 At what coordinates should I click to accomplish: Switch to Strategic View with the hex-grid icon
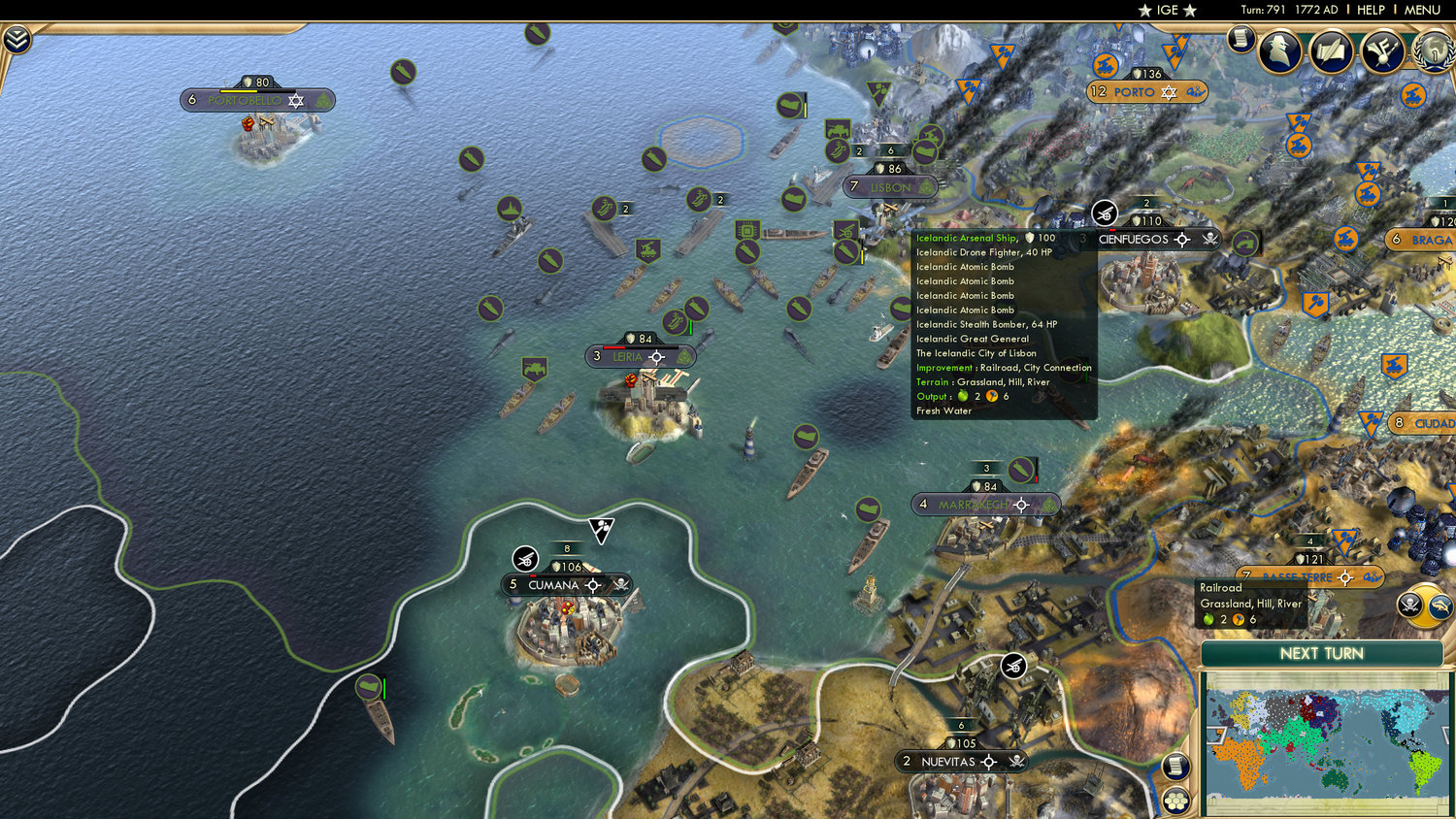(1176, 801)
